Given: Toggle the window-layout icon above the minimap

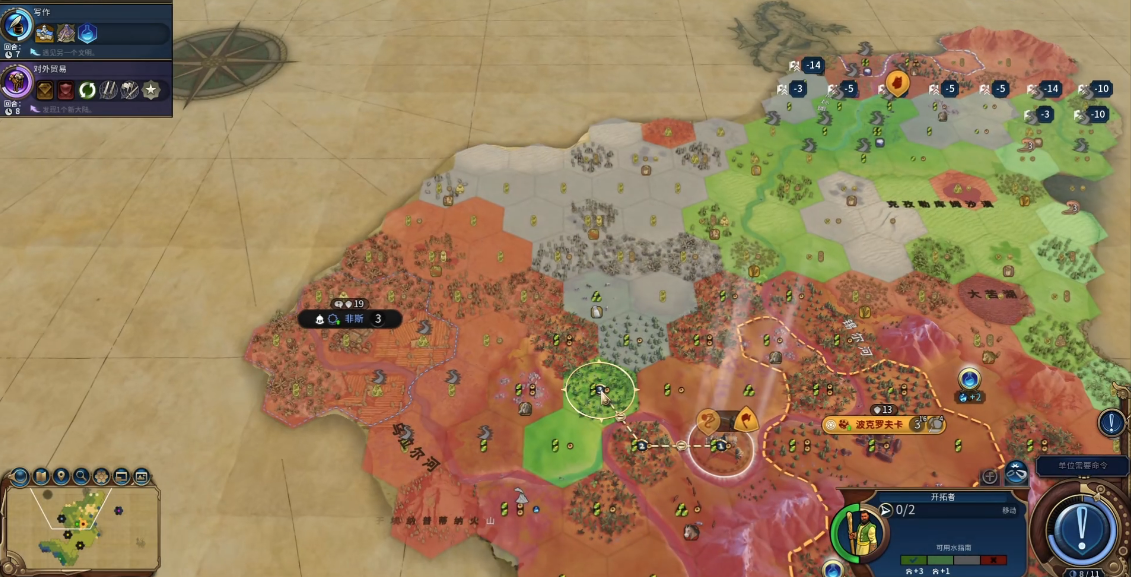Looking at the screenshot, I should (x=121, y=476).
